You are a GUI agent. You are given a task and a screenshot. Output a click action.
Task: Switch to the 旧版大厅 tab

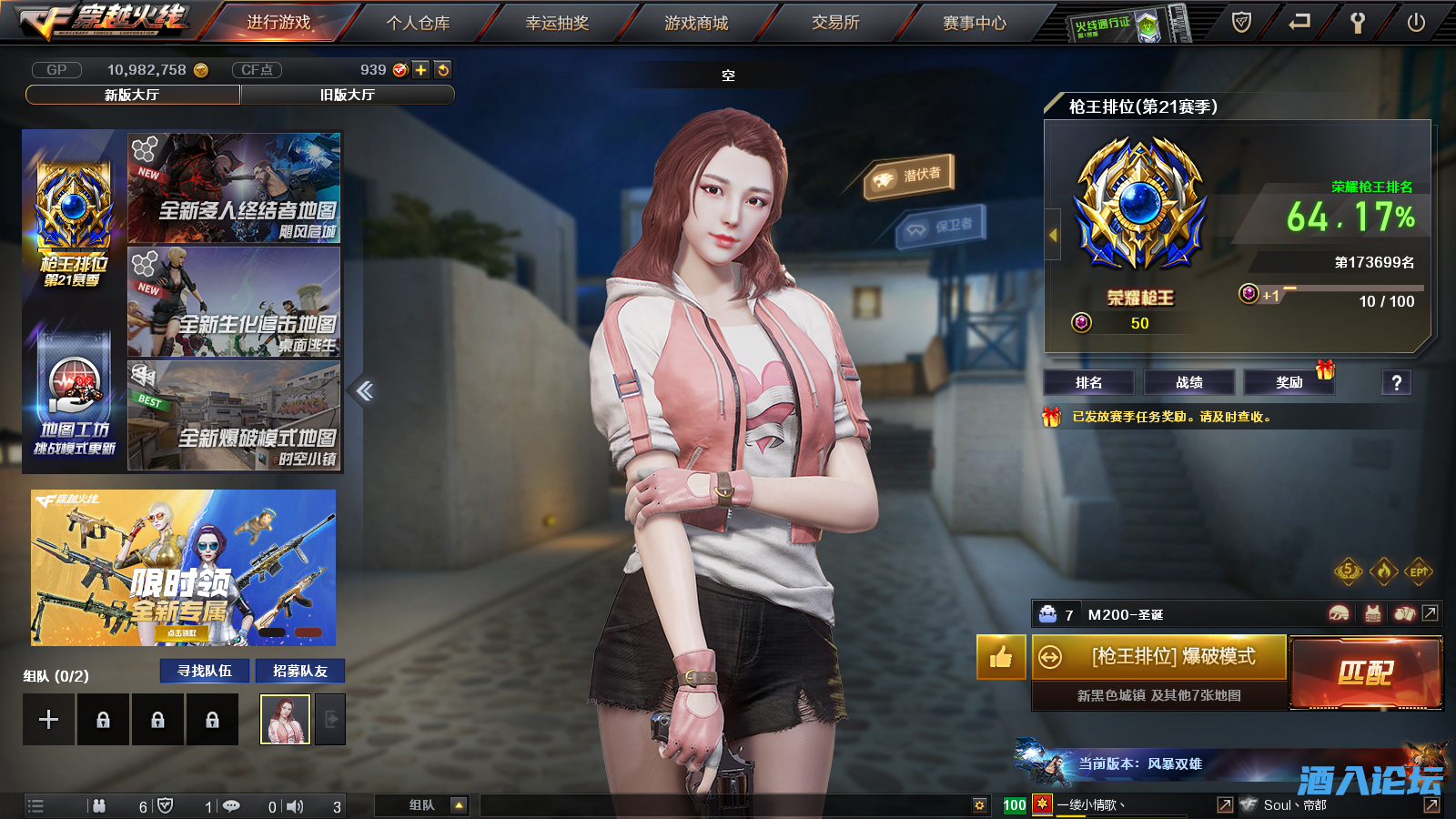click(348, 94)
